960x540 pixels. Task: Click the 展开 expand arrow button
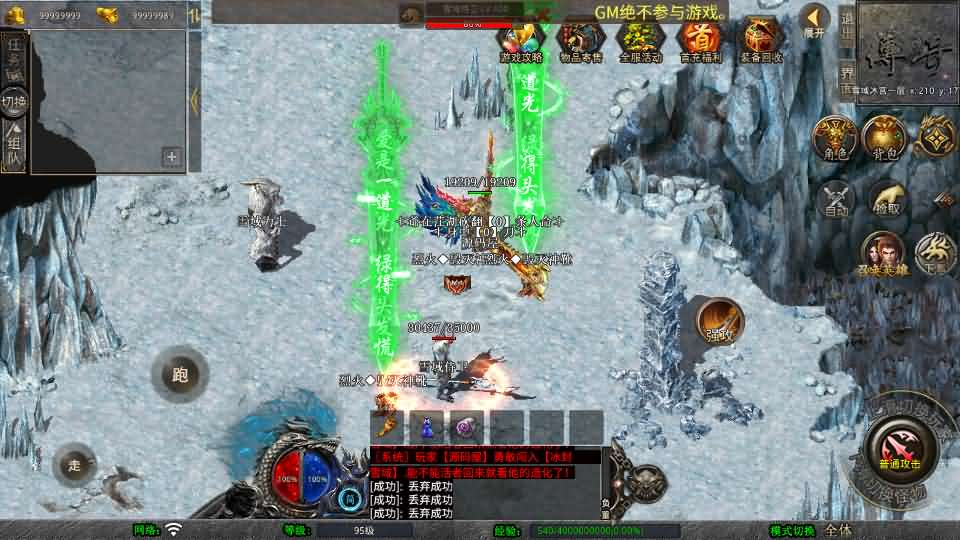815,20
